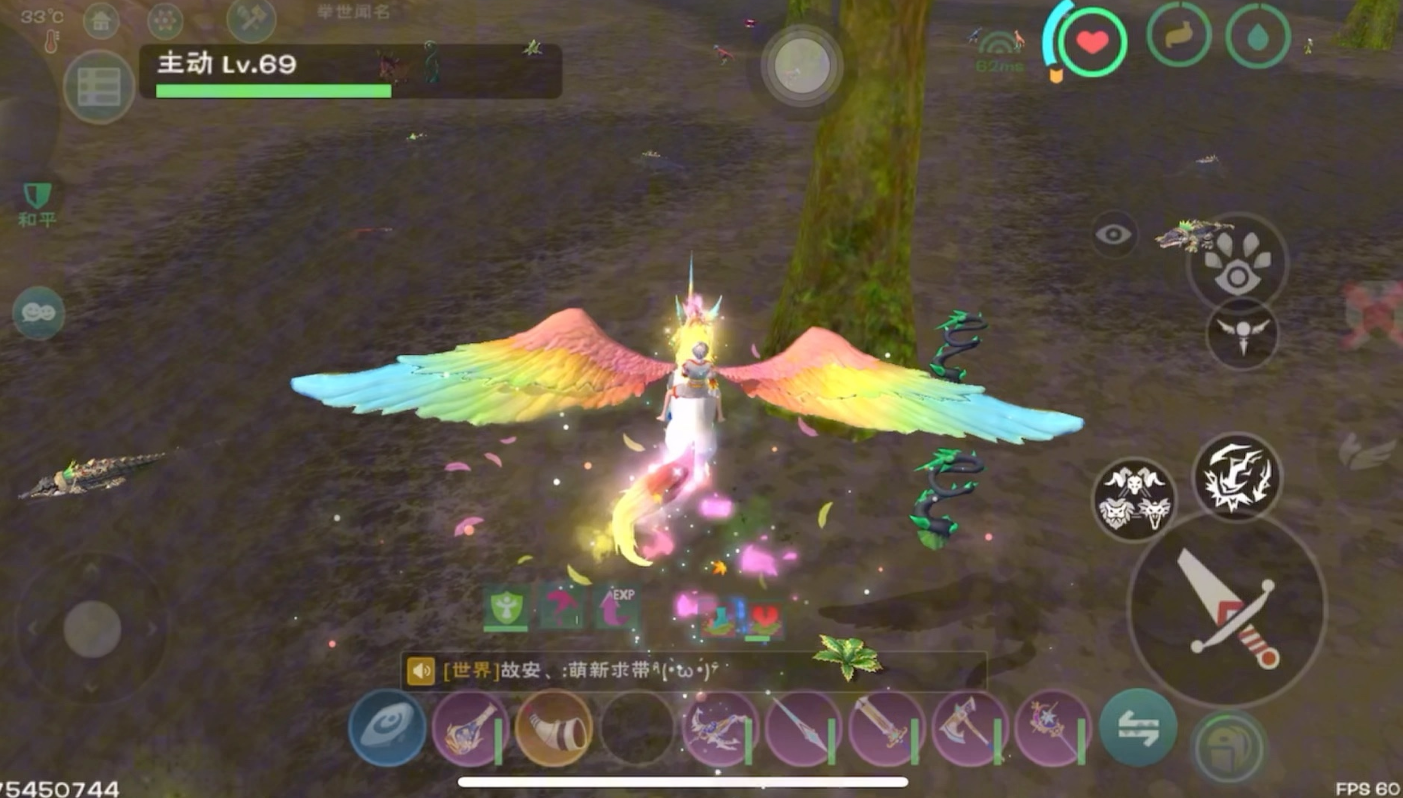Tap the winged mount button
Viewport: 1403px width, 798px height.
tap(1242, 333)
